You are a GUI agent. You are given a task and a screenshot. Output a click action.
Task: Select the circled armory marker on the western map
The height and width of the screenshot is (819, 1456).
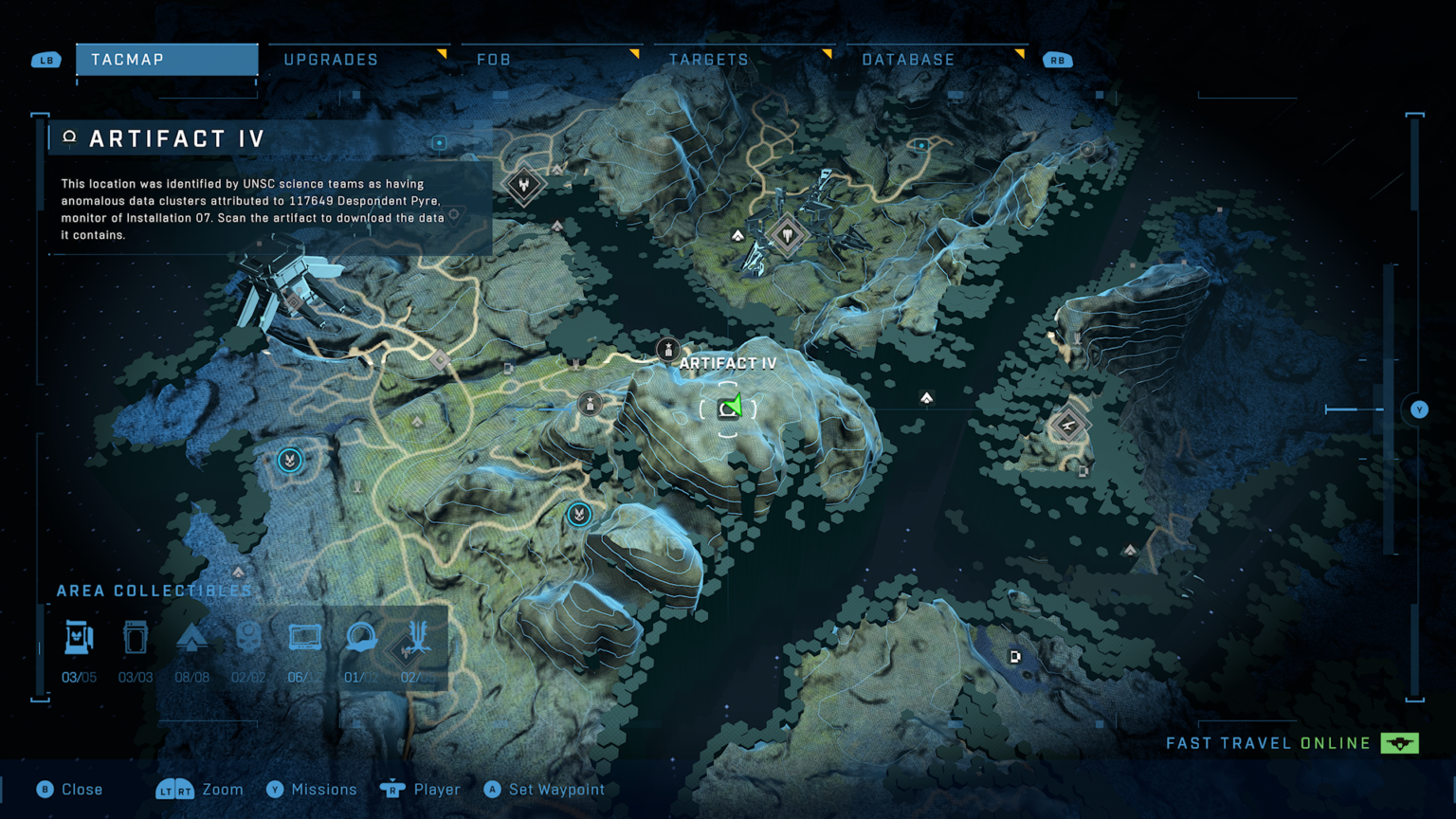point(288,460)
